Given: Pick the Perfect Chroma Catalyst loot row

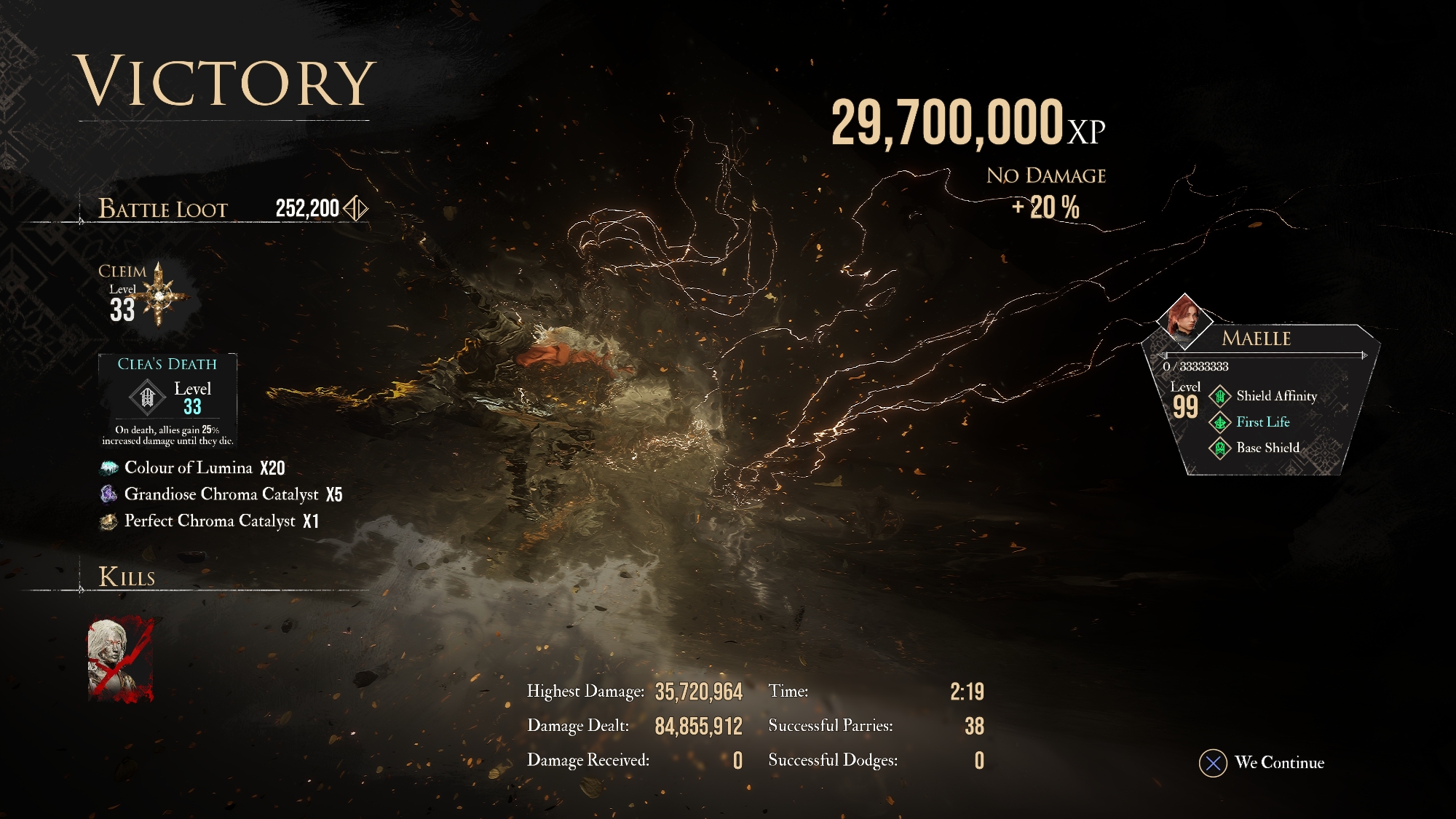Looking at the screenshot, I should click(x=210, y=521).
